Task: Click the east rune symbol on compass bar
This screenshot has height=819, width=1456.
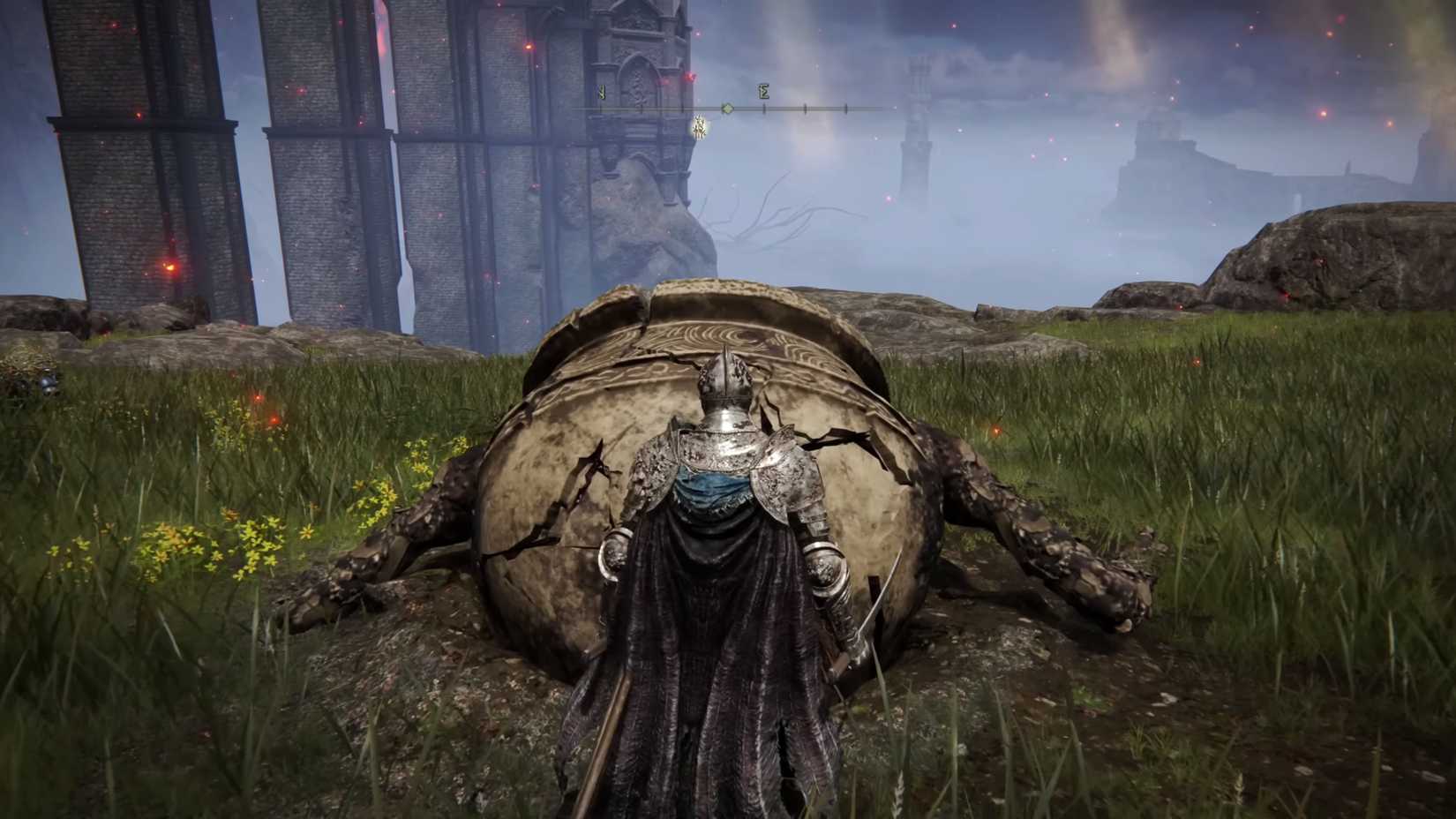Action: 764,90
